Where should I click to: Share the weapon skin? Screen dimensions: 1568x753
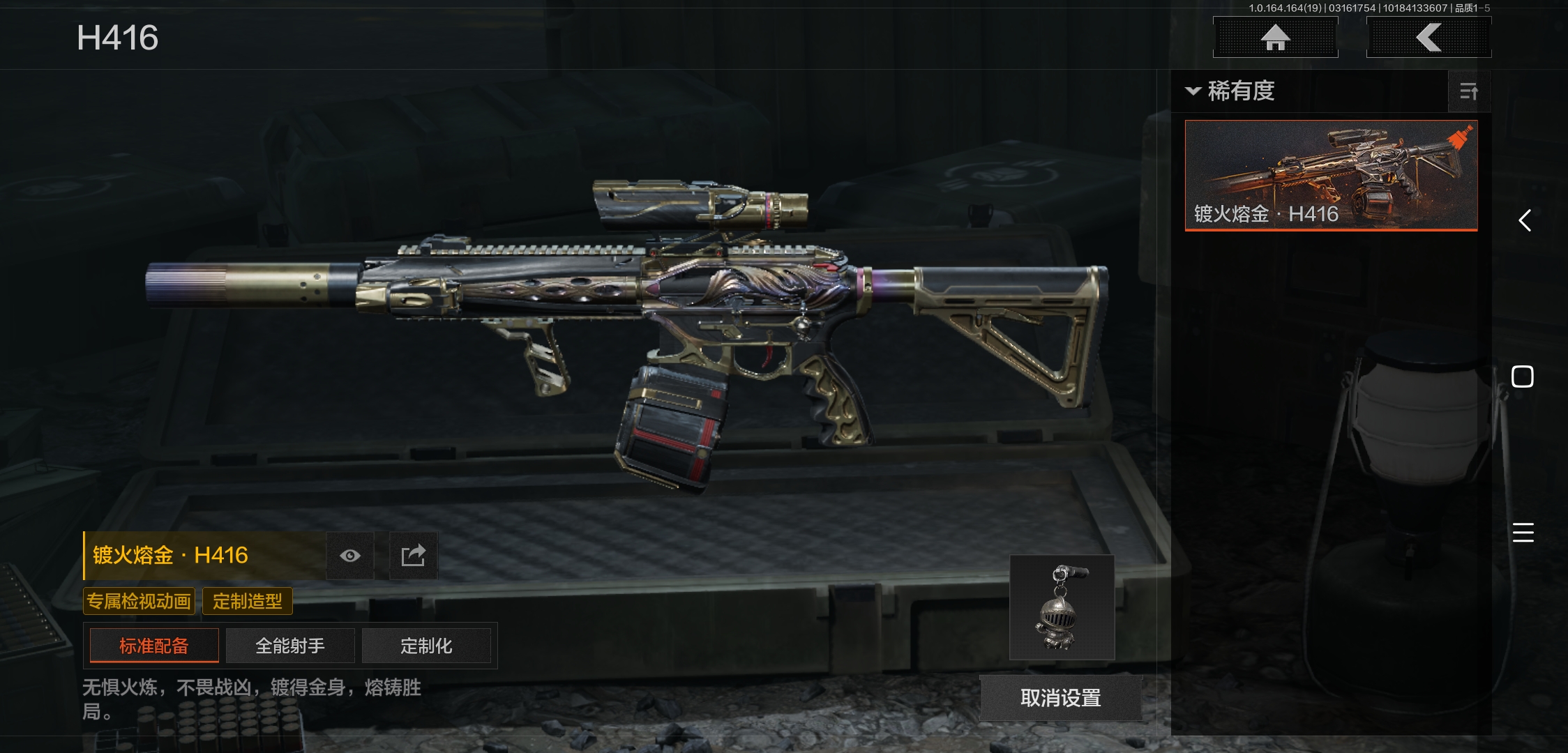413,556
